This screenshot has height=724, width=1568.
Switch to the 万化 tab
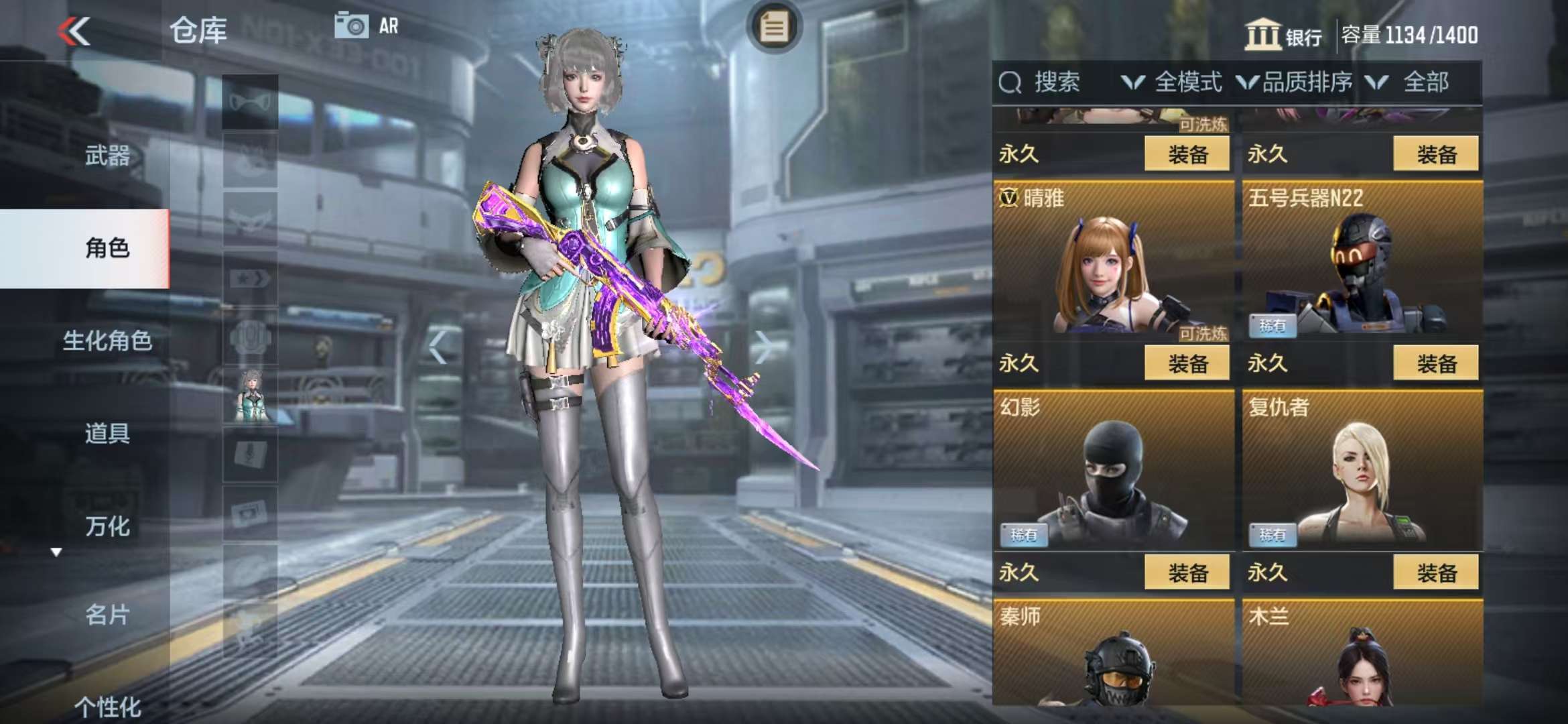click(107, 526)
